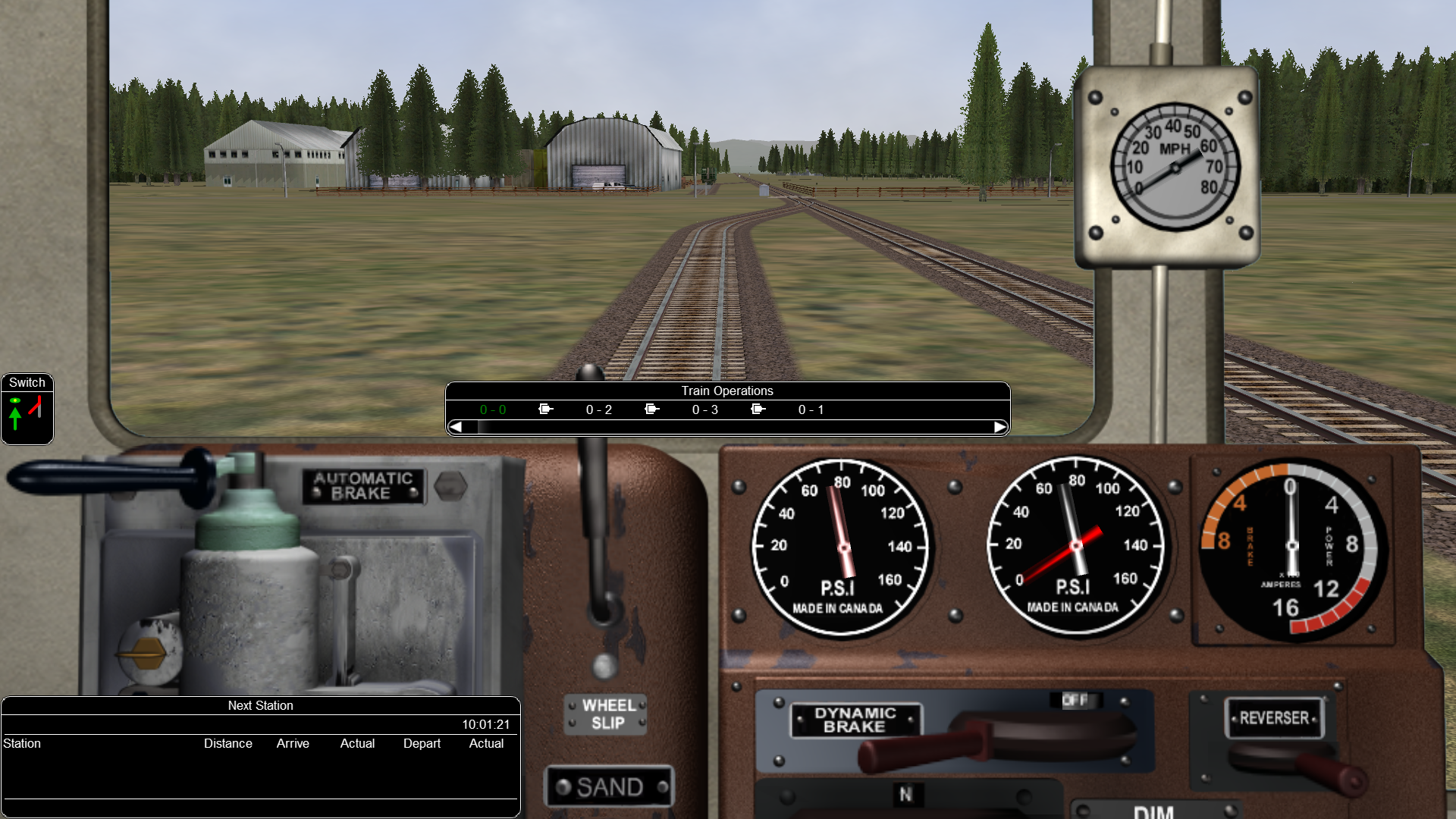Viewport: 1456px width, 819px height.
Task: Click the Train Operations right scroll arrow
Action: (1000, 427)
